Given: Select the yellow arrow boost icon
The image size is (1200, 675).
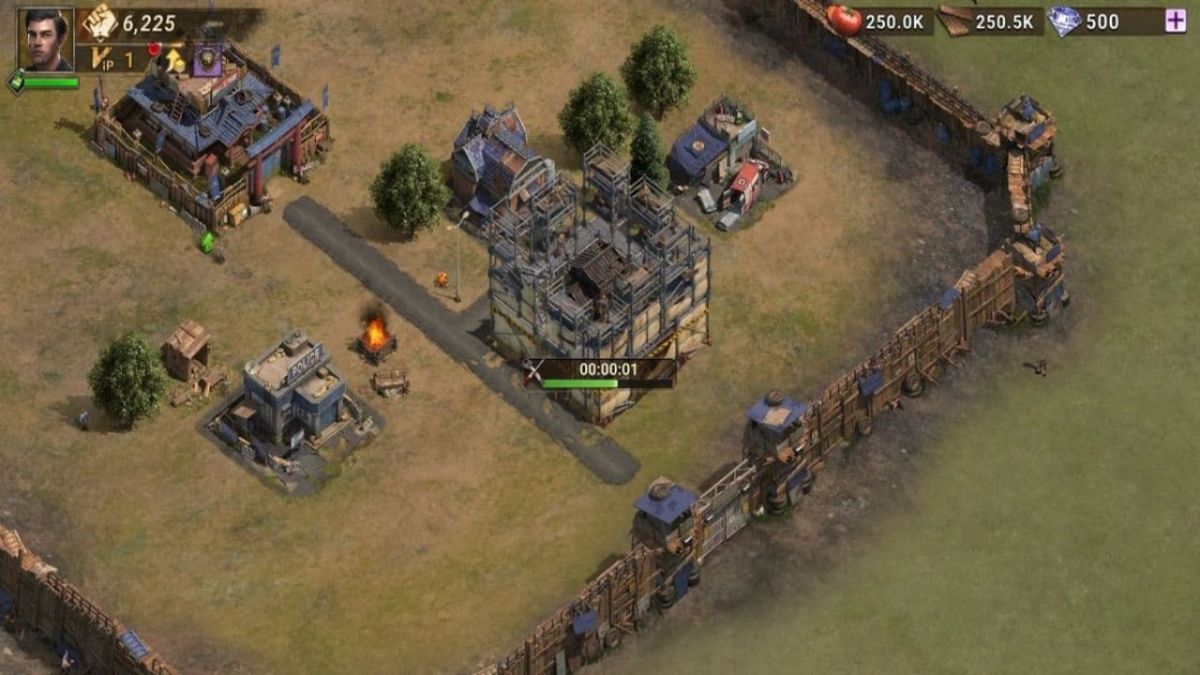Looking at the screenshot, I should pyautogui.click(x=174, y=60).
